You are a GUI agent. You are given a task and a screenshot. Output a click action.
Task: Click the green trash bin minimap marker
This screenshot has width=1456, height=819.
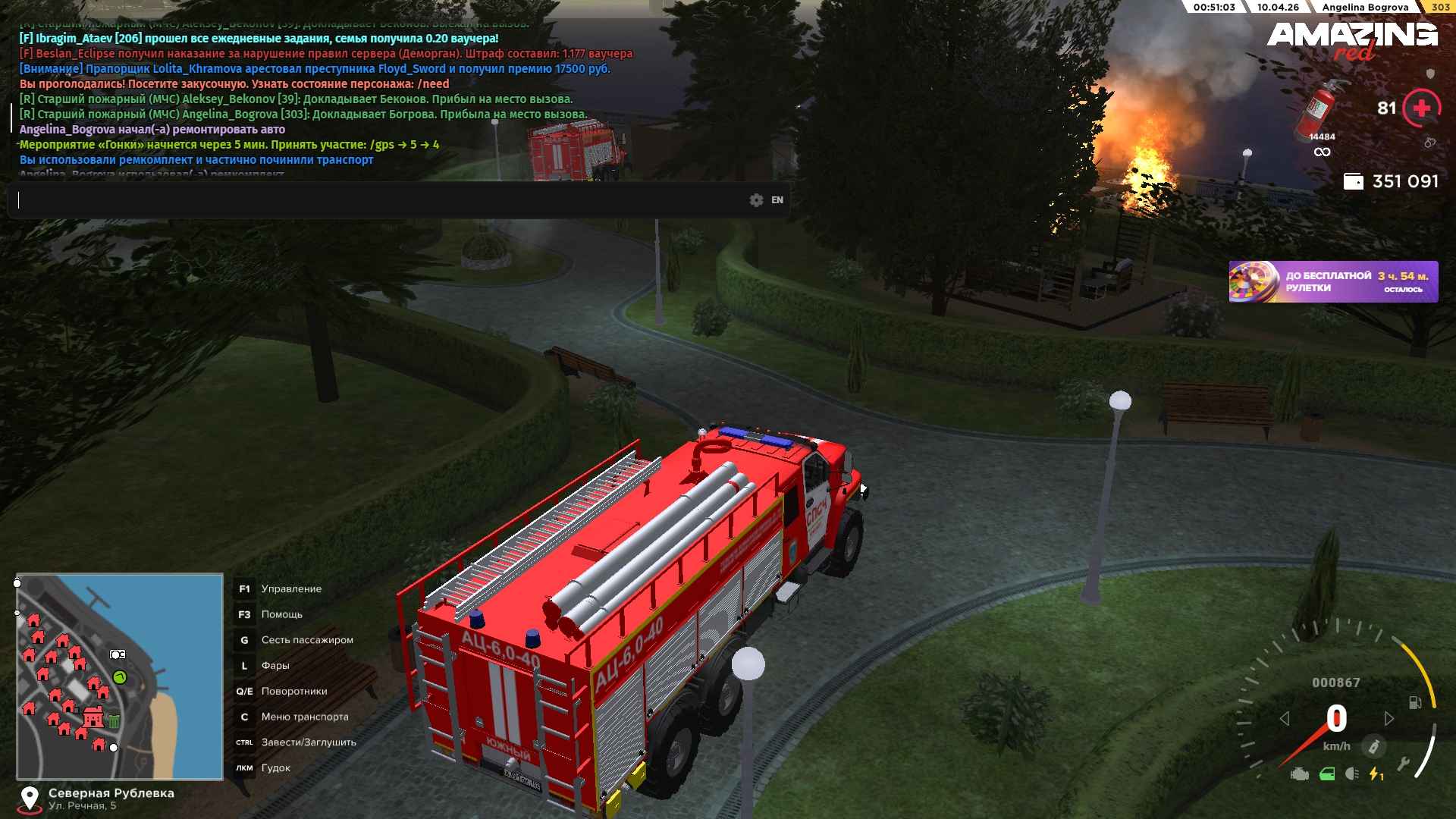click(114, 721)
